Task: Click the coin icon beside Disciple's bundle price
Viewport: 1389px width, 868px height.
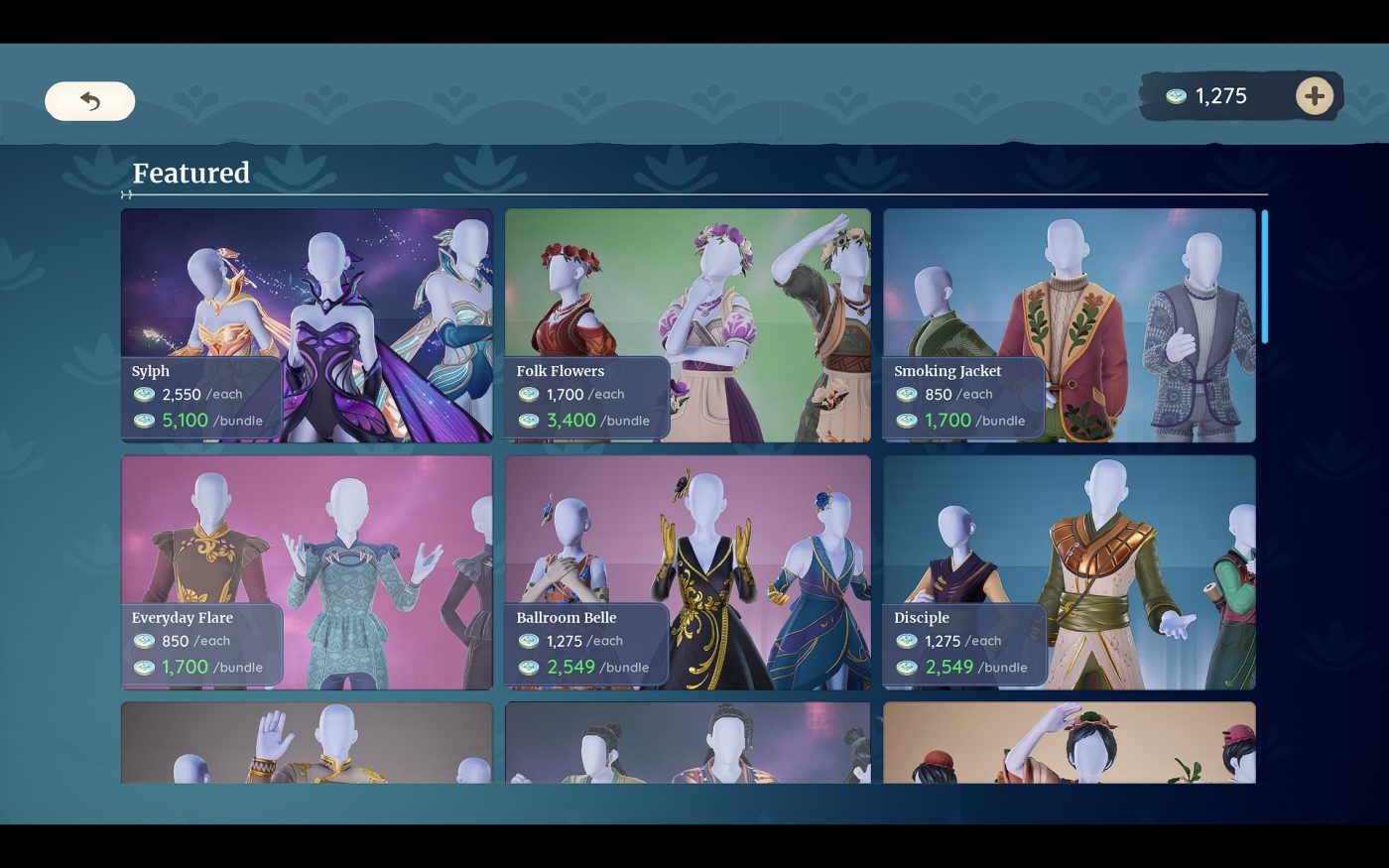Action: click(907, 667)
